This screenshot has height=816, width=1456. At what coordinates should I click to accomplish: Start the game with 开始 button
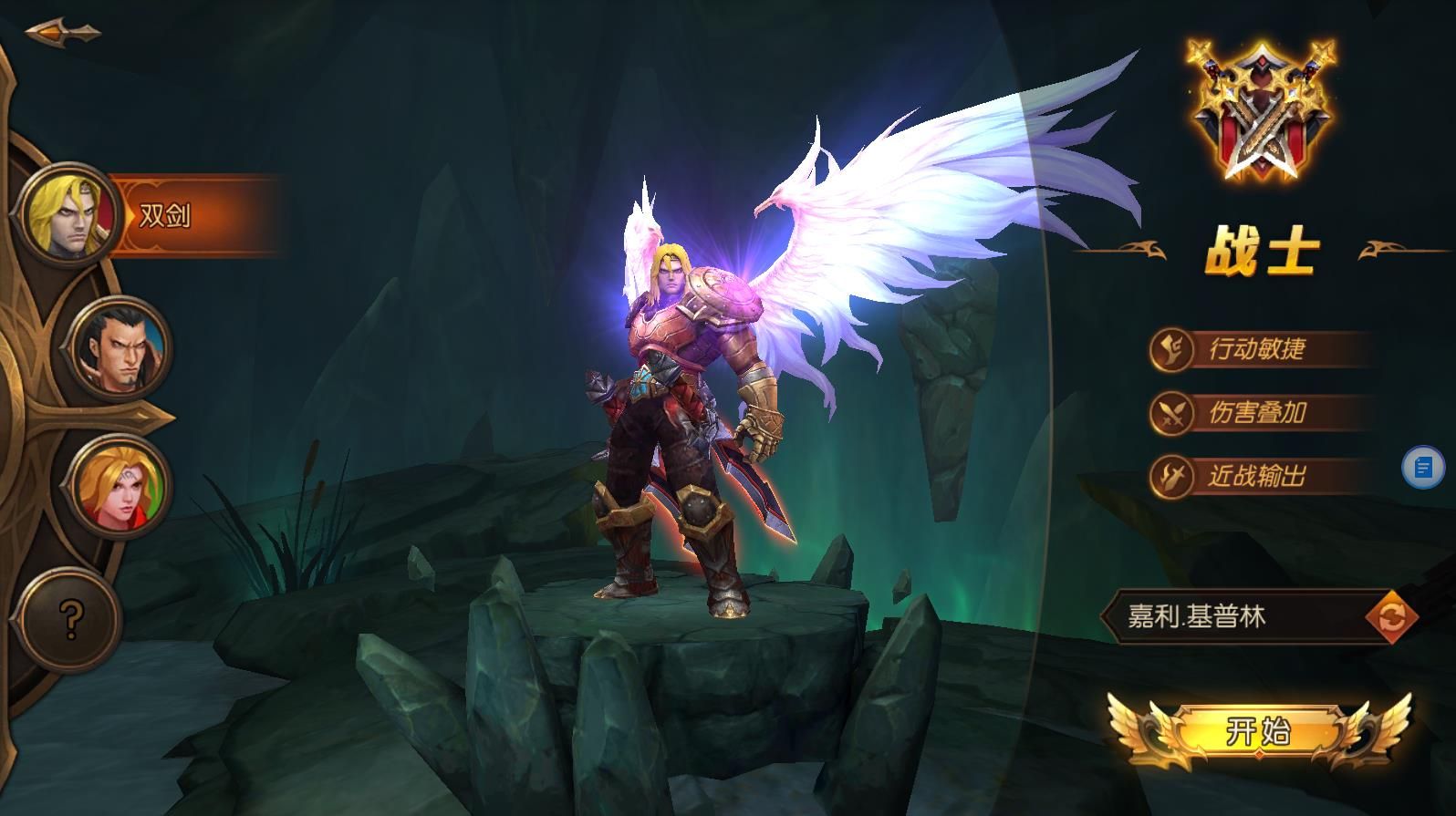click(1258, 731)
